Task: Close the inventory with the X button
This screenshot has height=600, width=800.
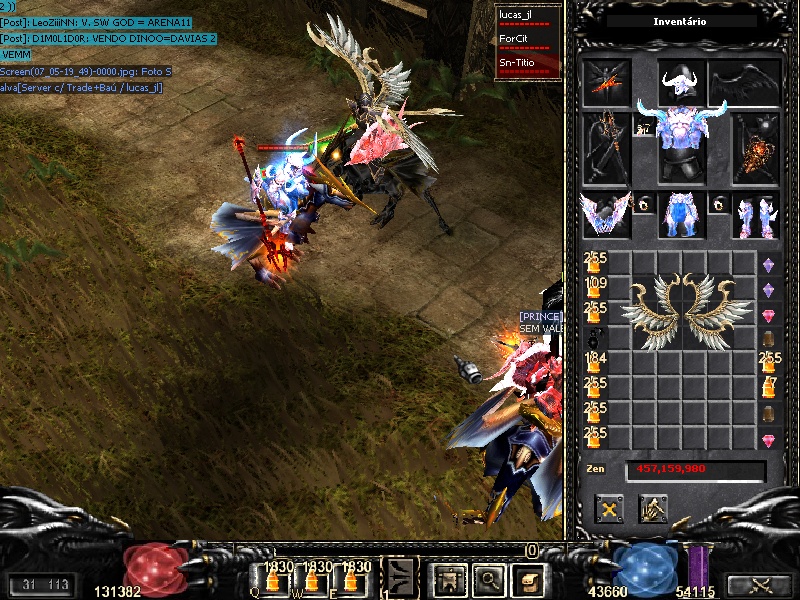Action: (x=609, y=509)
